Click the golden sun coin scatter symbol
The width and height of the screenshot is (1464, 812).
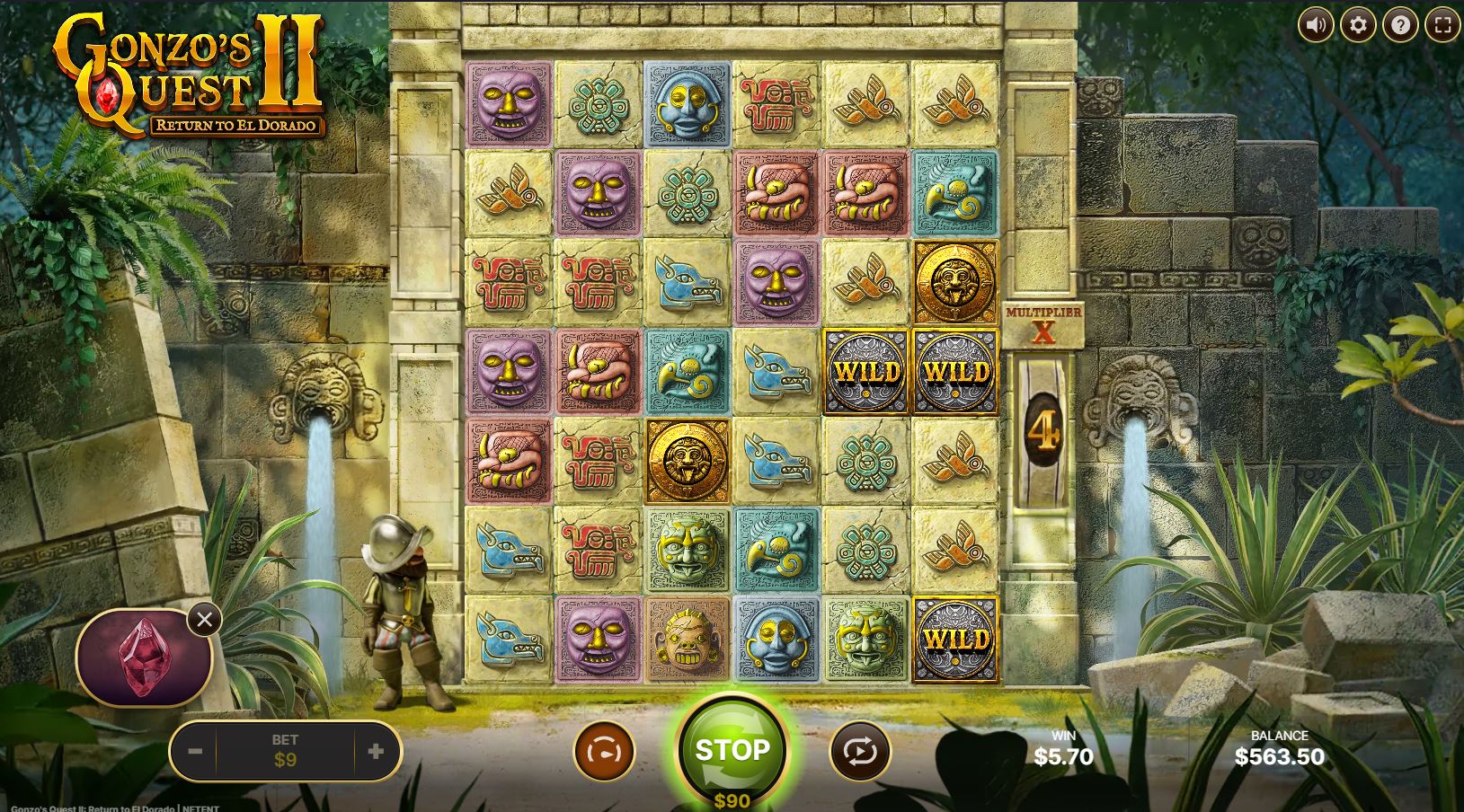955,283
